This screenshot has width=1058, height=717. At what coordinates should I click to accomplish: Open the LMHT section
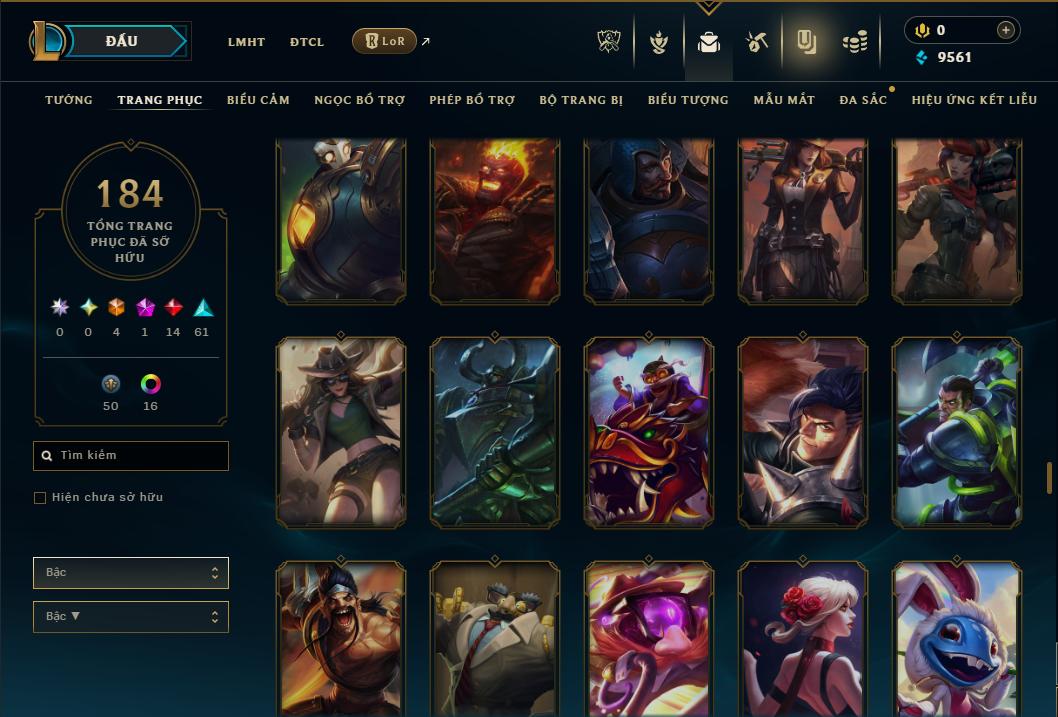(x=246, y=42)
